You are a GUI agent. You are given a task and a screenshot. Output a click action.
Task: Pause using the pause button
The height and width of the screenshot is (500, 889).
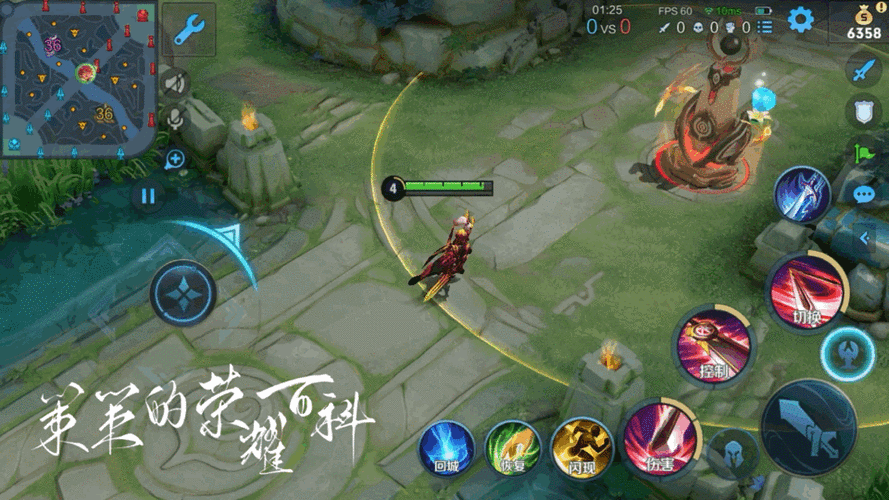pos(148,195)
